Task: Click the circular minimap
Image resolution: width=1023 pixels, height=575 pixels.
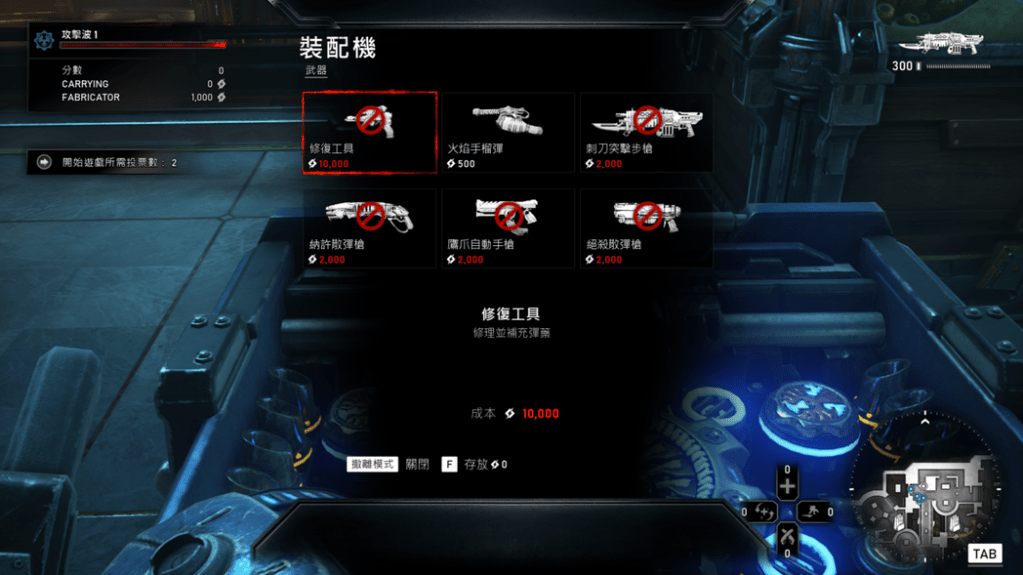Action: (924, 490)
